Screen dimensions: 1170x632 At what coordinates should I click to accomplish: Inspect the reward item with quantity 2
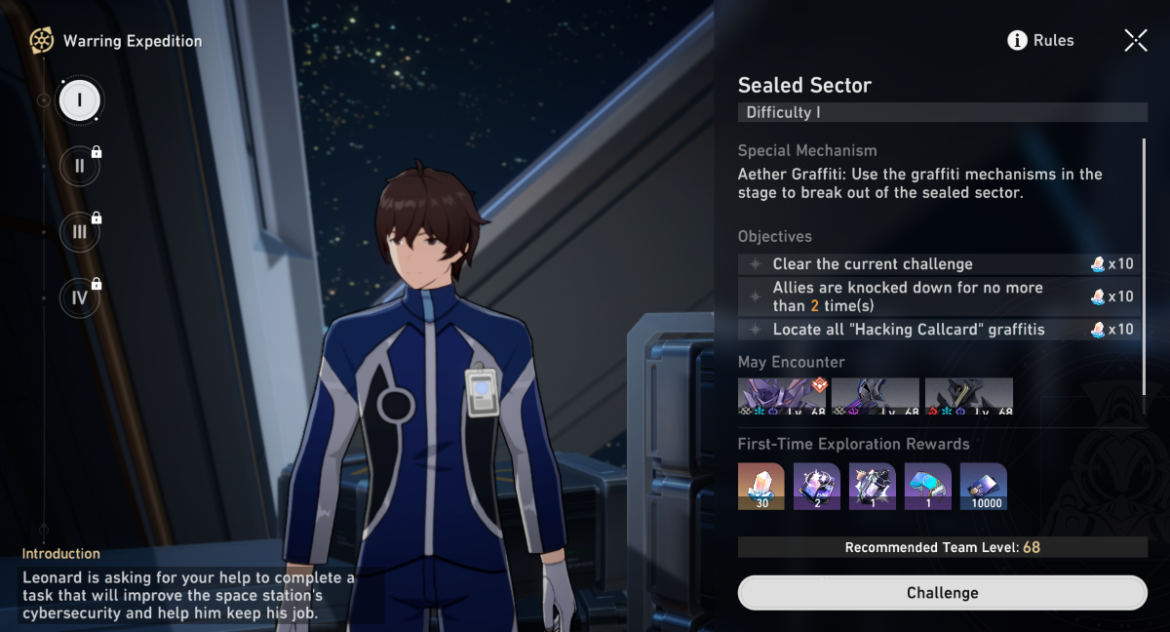[x=817, y=486]
